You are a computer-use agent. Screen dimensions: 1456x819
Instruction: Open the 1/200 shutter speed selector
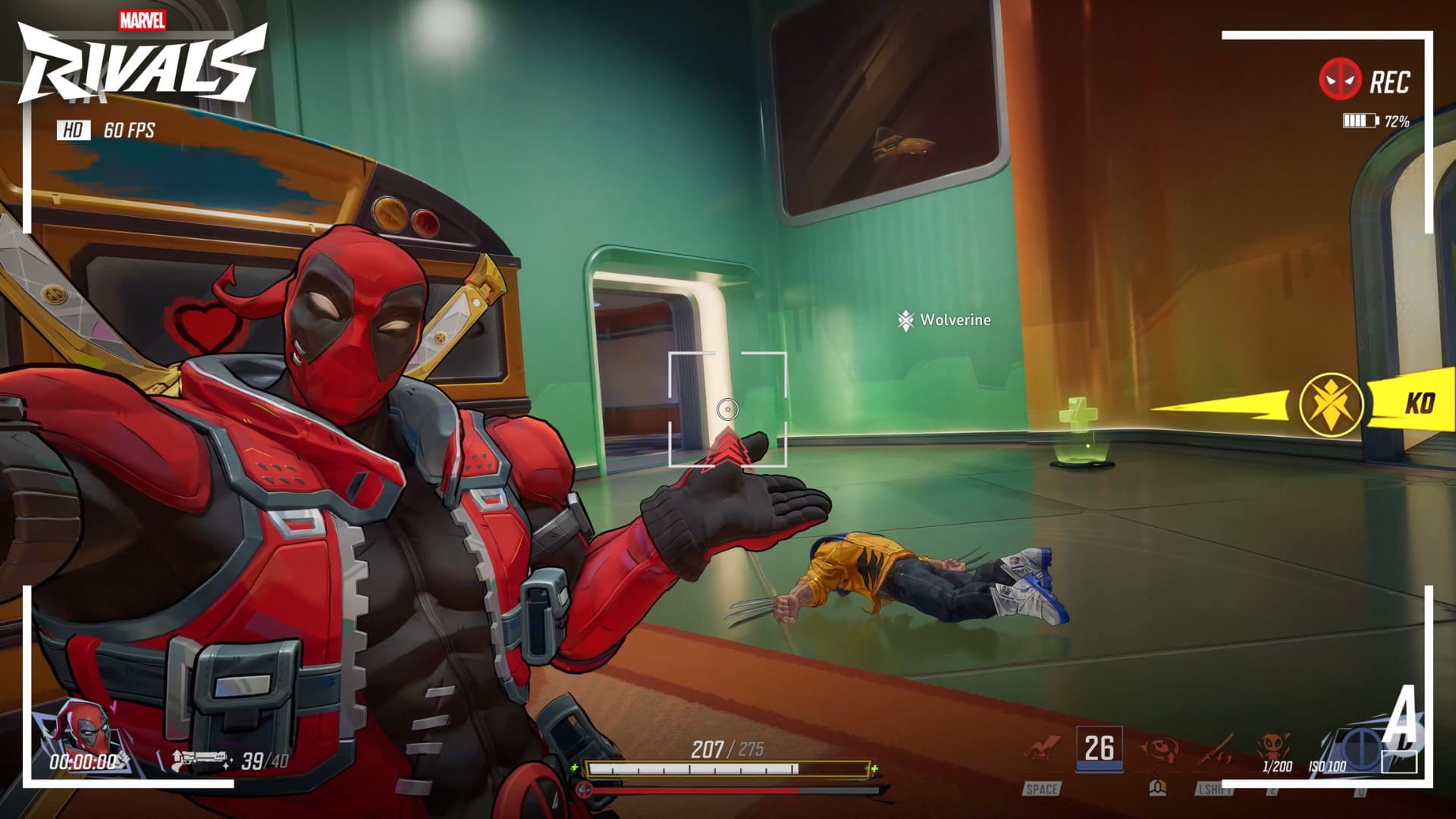(1279, 767)
